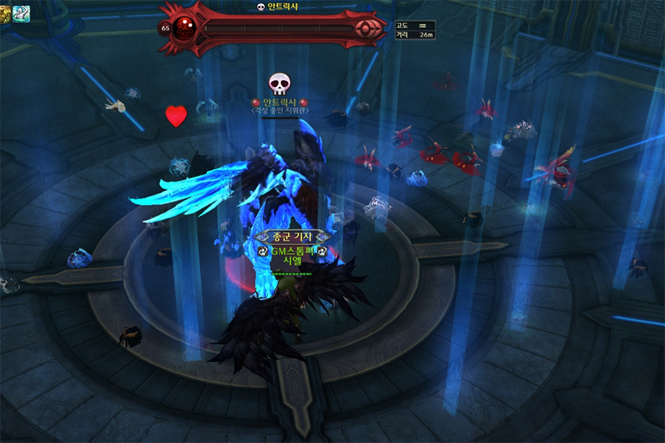Click the golden buff icon
This screenshot has height=443, width=665.
(x=6, y=12)
